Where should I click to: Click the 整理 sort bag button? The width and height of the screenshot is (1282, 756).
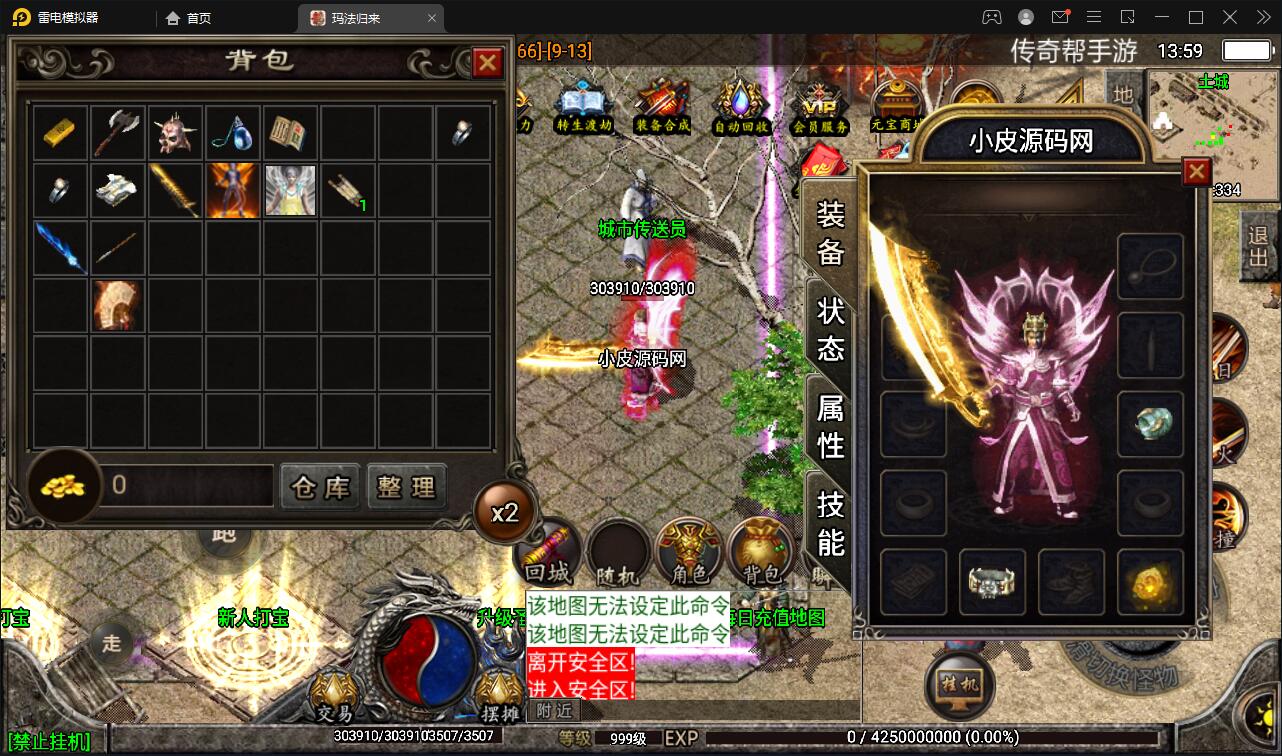[407, 487]
